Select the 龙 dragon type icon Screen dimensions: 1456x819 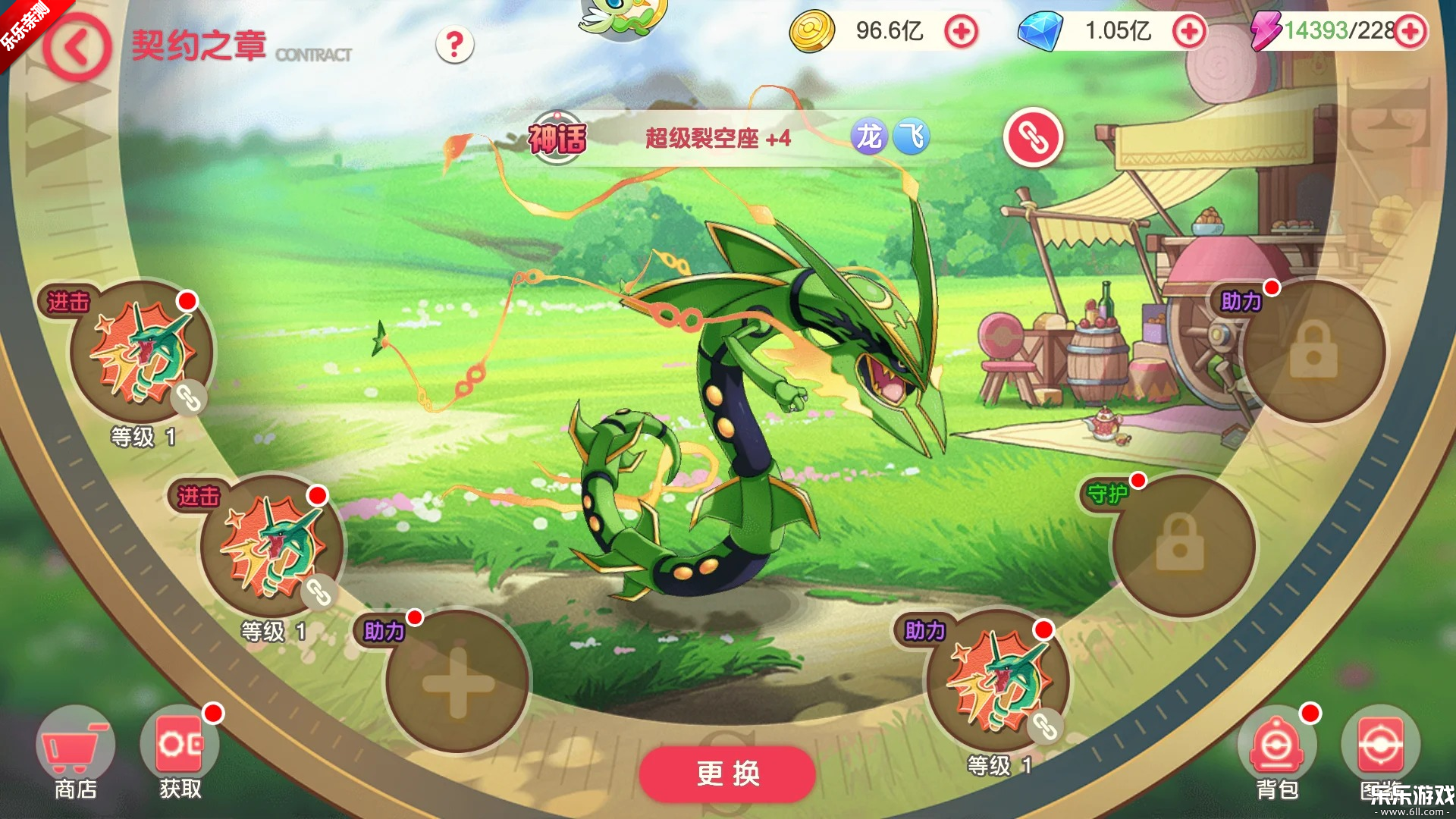click(x=871, y=137)
